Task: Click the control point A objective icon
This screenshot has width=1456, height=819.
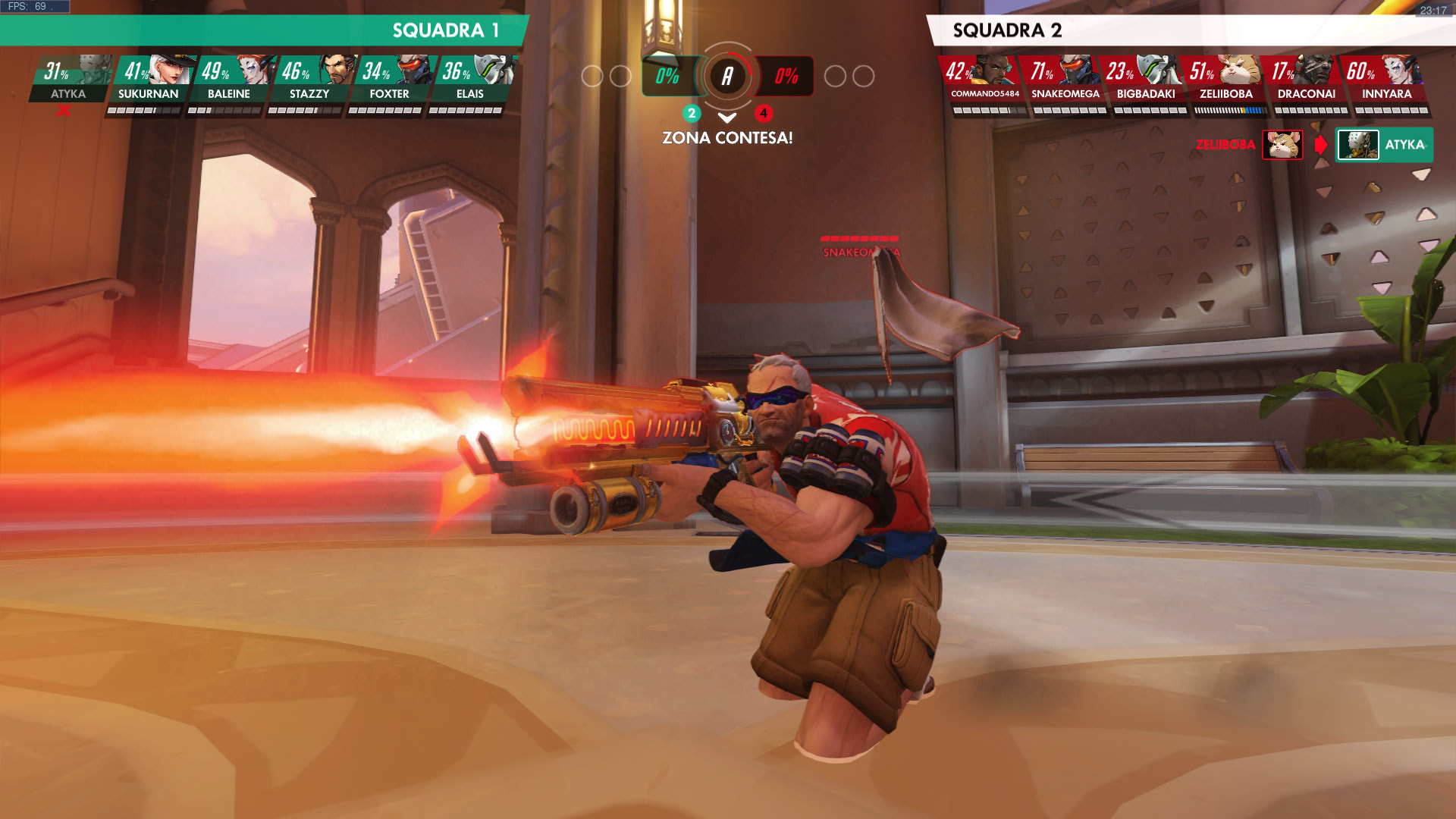Action: tap(727, 76)
